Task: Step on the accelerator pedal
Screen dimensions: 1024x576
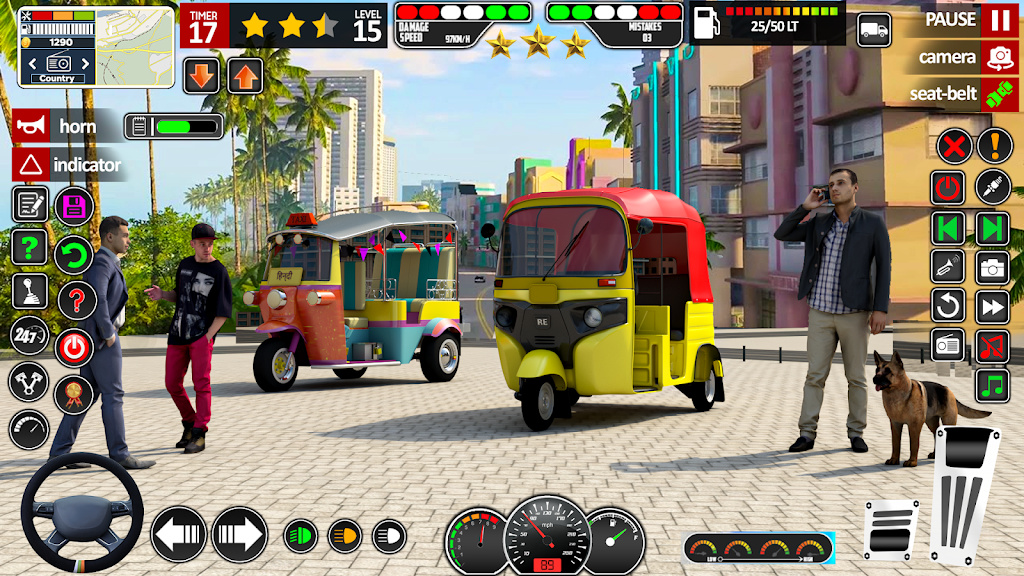Action: pyautogui.click(x=964, y=494)
